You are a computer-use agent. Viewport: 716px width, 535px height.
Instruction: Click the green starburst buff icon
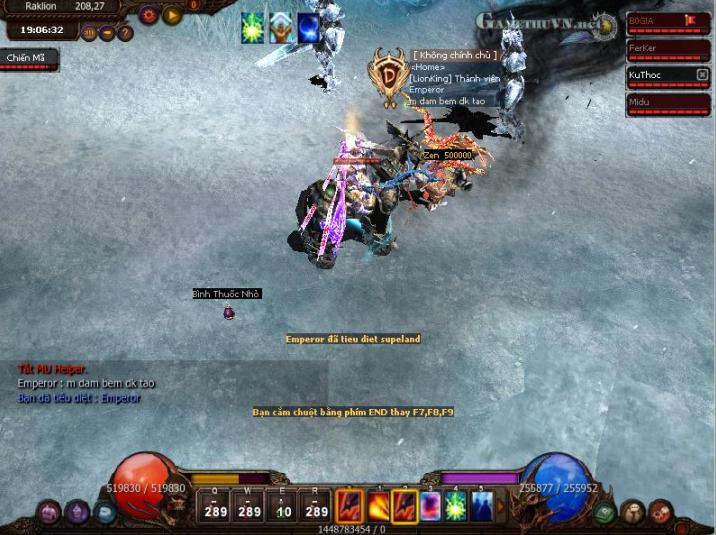[x=252, y=29]
